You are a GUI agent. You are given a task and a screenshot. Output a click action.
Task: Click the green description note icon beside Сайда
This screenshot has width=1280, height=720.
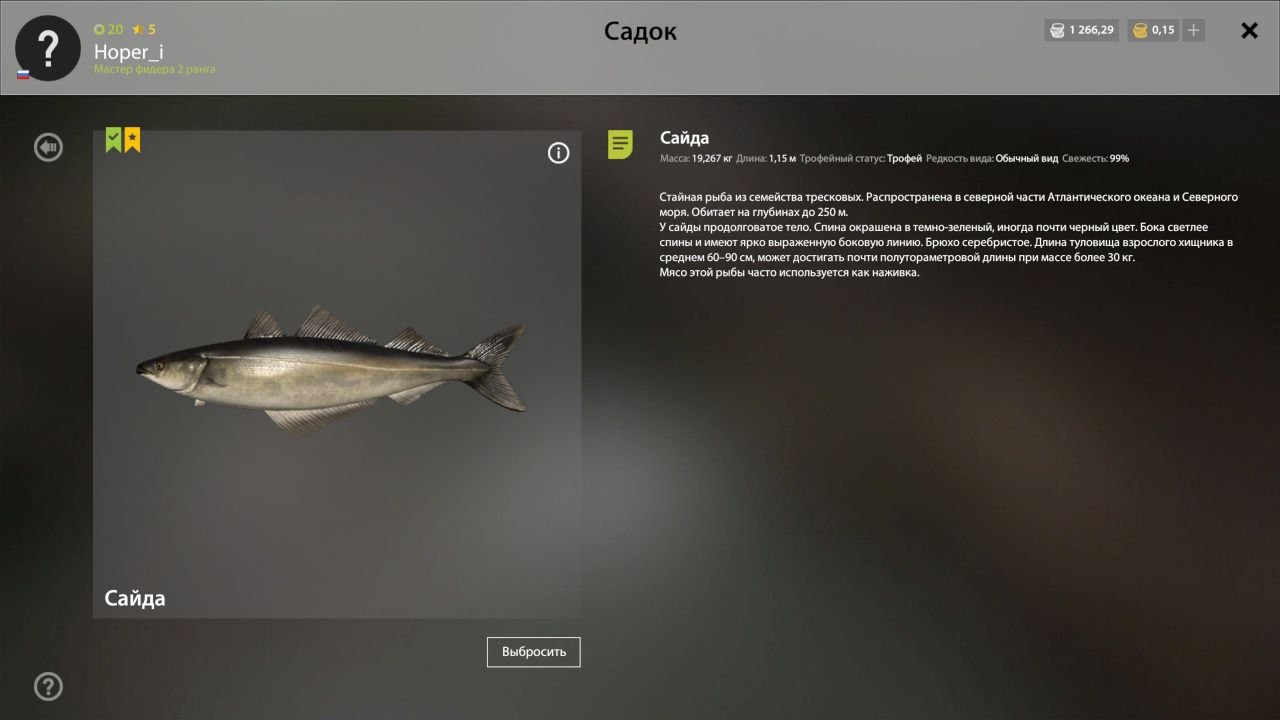(x=622, y=144)
